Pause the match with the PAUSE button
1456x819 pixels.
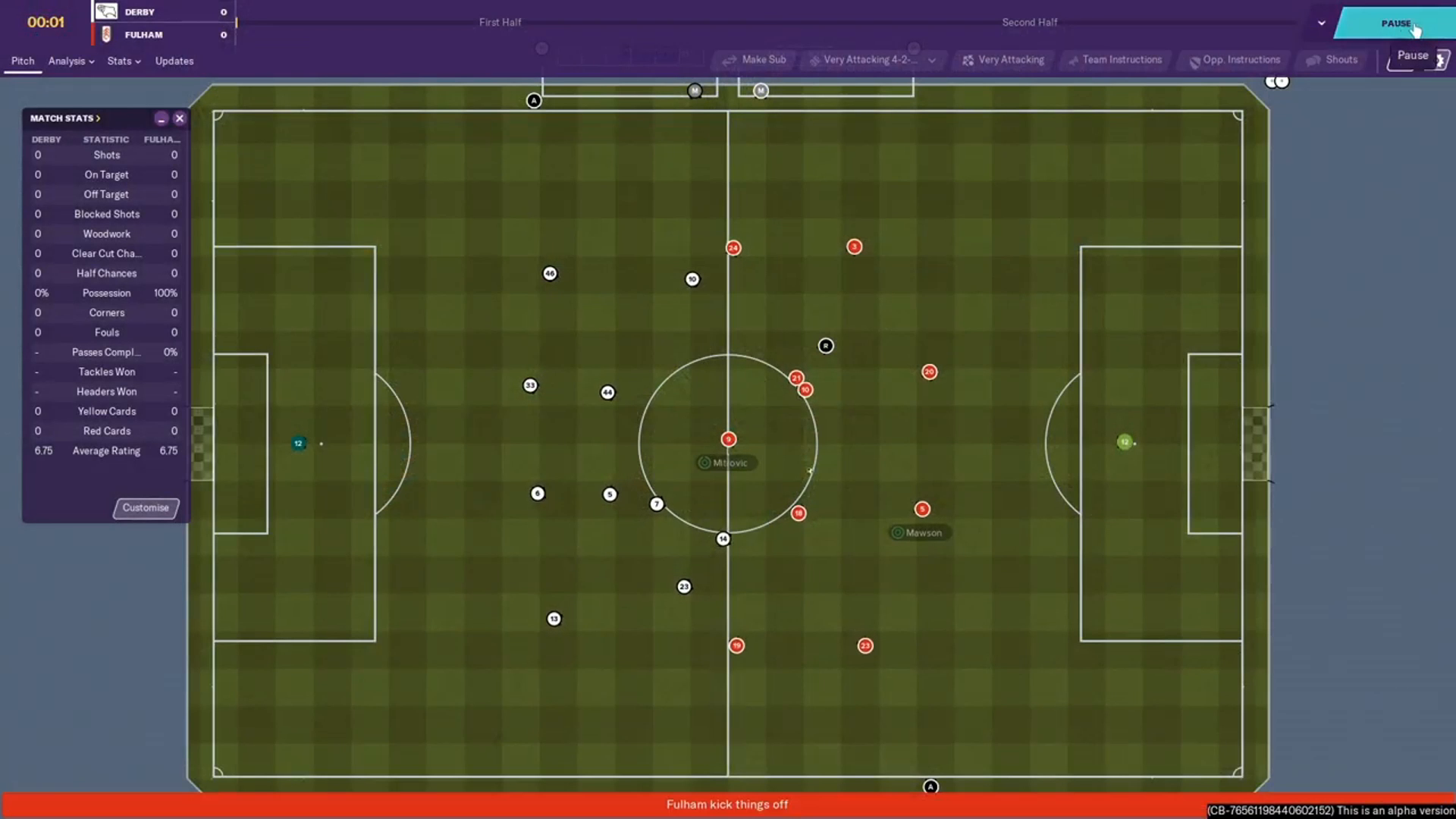coord(1394,23)
